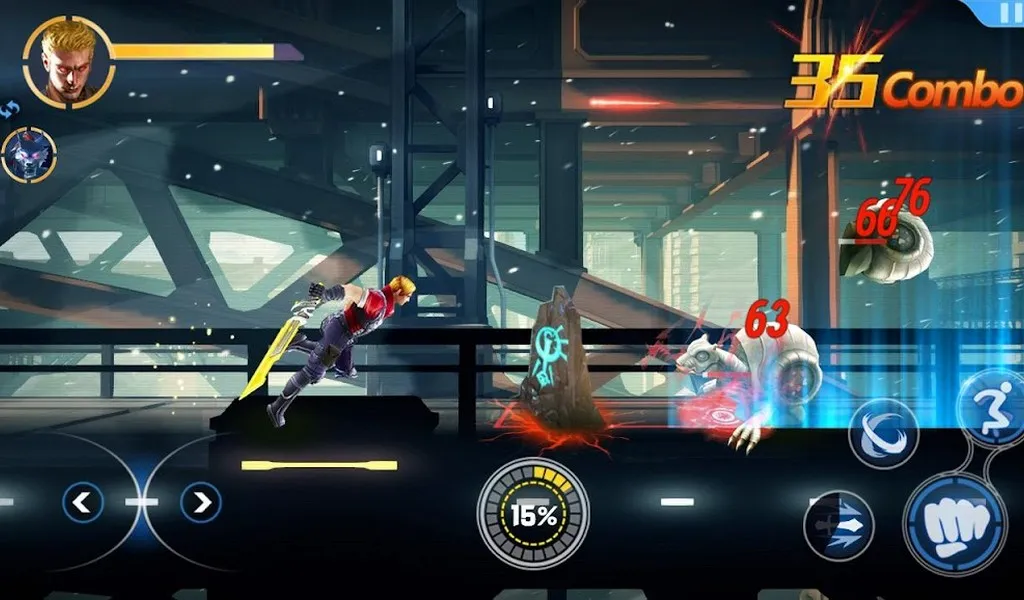This screenshot has width=1024, height=600.
Task: Activate the 15% rage gauge button
Action: point(533,514)
